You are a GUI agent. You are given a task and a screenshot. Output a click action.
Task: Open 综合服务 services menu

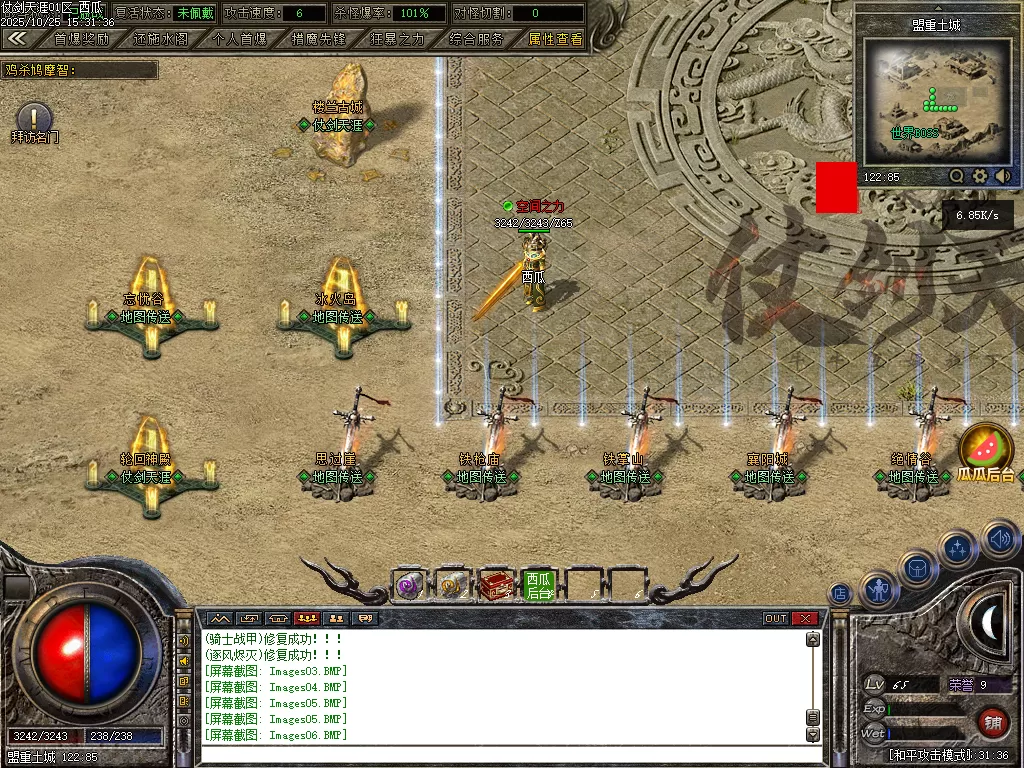(x=476, y=39)
